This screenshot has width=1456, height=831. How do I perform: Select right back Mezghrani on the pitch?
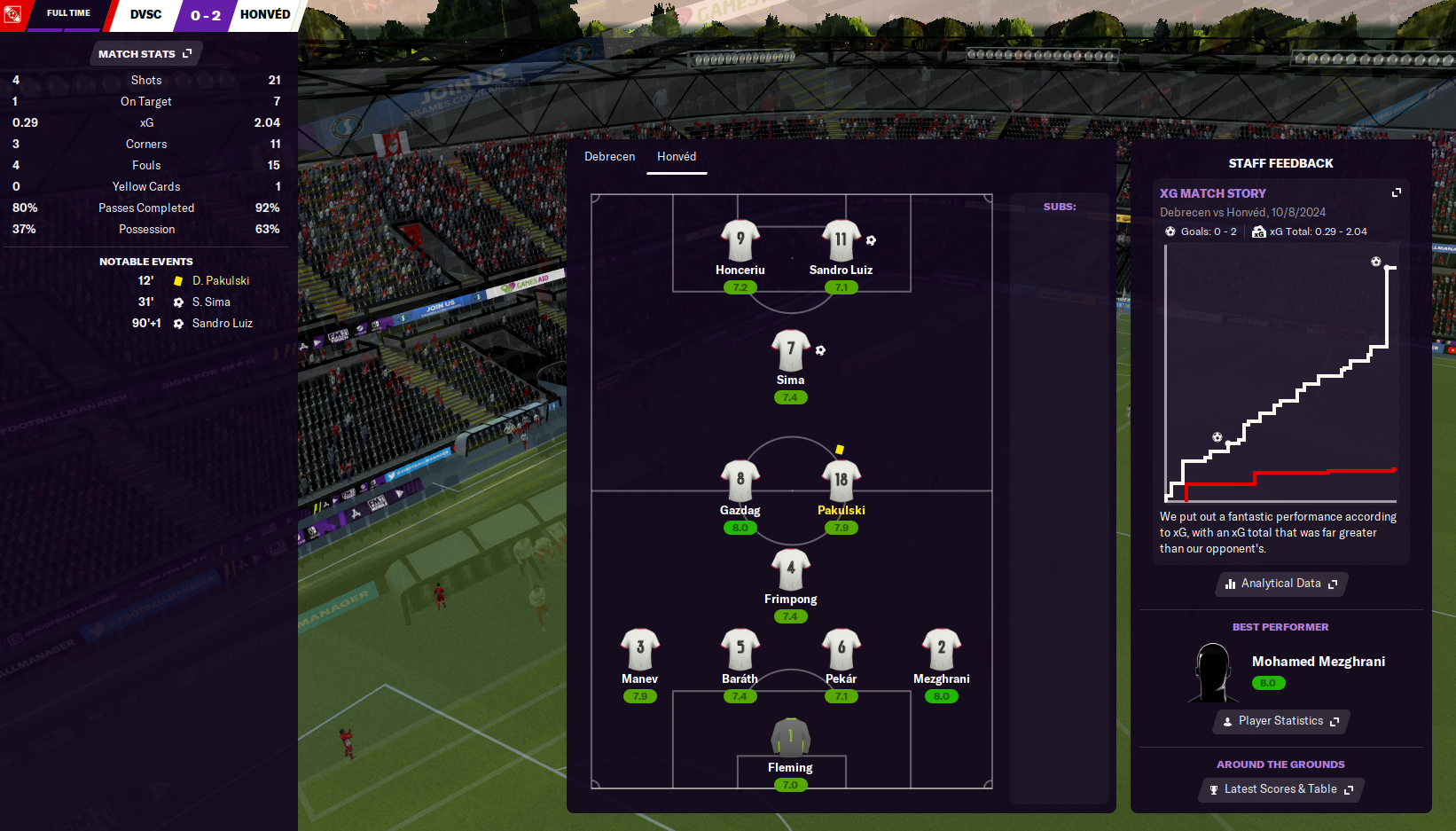click(941, 650)
